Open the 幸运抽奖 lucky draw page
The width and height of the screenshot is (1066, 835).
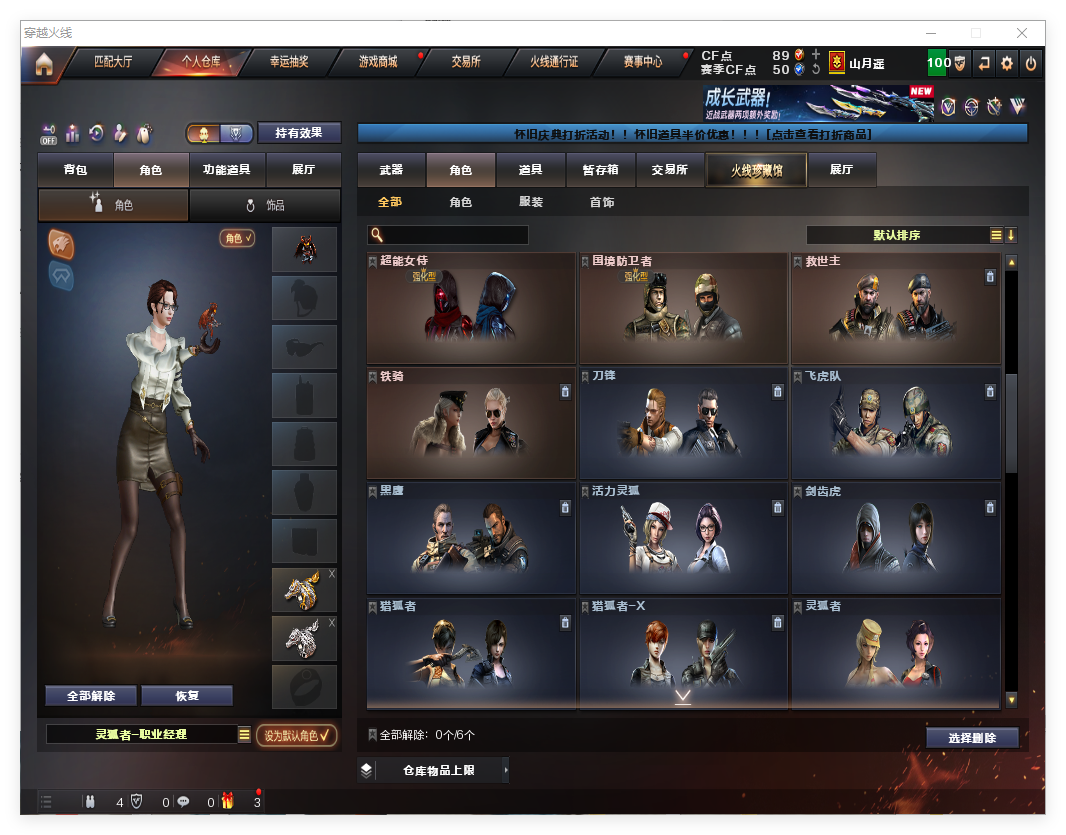(x=289, y=62)
